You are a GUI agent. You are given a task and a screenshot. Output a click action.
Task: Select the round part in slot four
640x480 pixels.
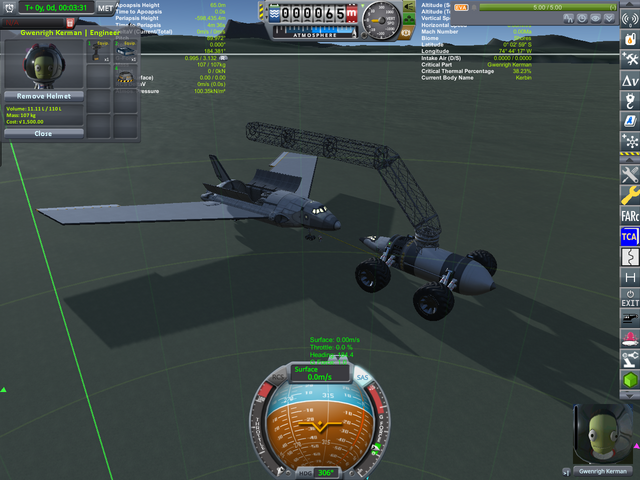coord(125,76)
